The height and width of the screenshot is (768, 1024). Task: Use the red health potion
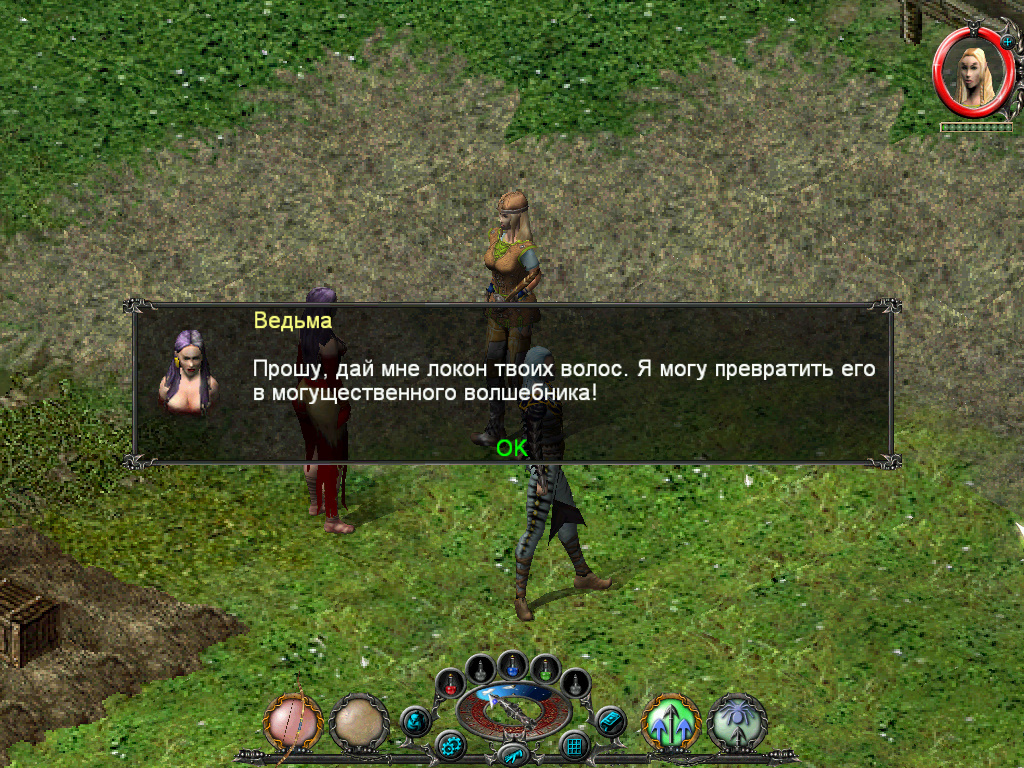[x=451, y=685]
